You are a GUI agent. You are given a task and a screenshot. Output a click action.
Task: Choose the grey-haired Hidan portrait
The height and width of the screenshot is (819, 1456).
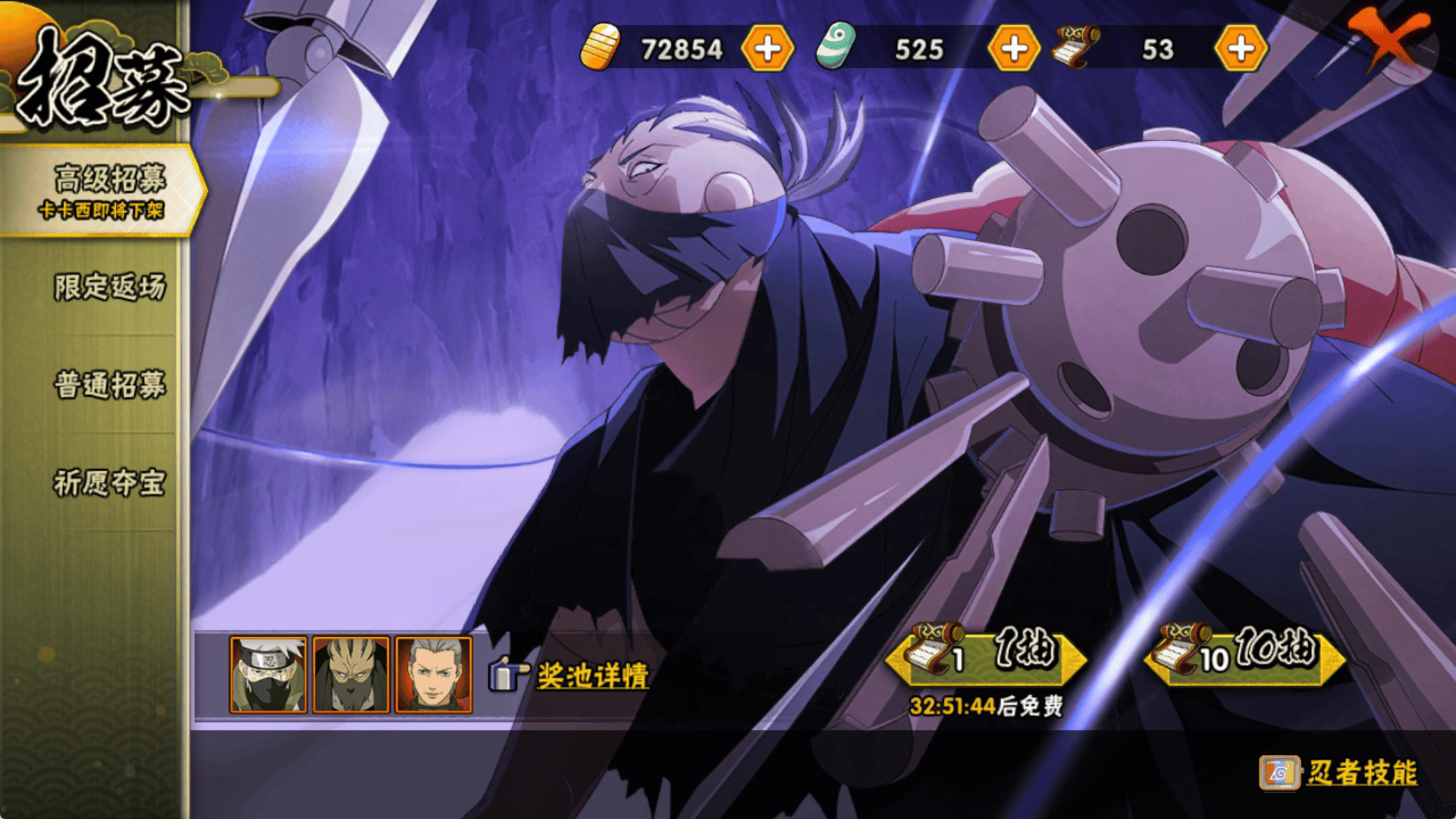(x=434, y=675)
